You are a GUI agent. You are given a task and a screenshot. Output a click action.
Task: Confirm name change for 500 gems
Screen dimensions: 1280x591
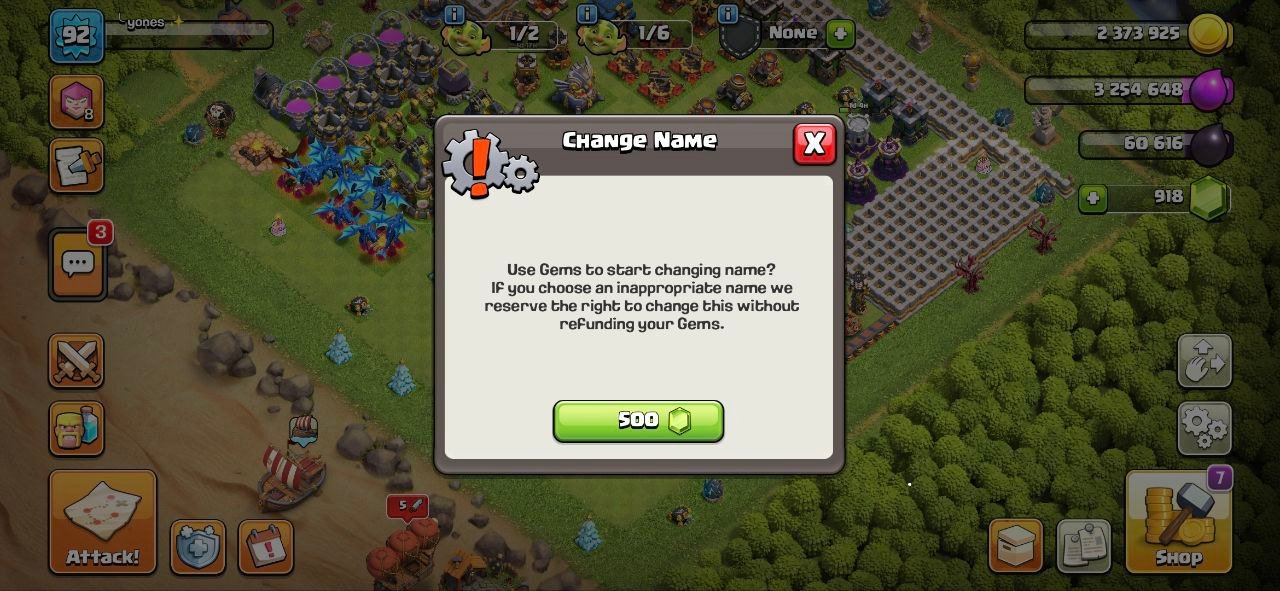click(638, 421)
